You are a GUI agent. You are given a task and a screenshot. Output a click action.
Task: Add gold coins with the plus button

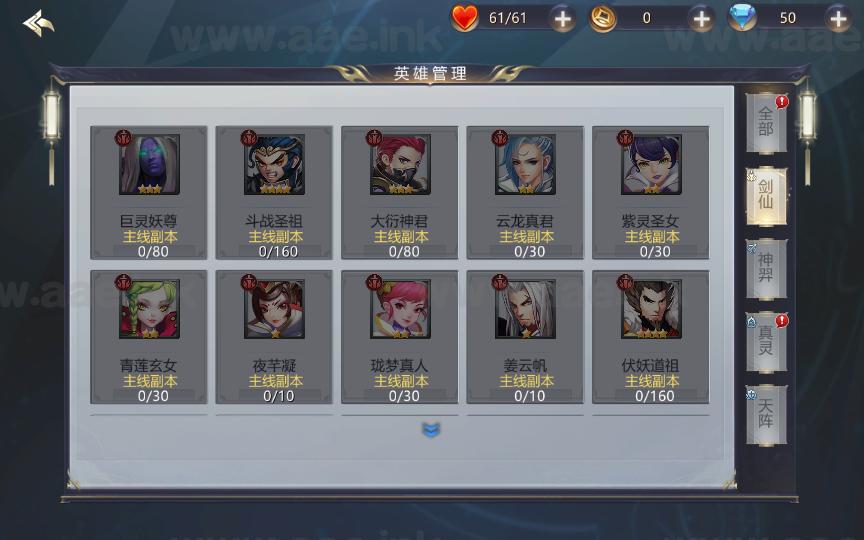[x=701, y=18]
